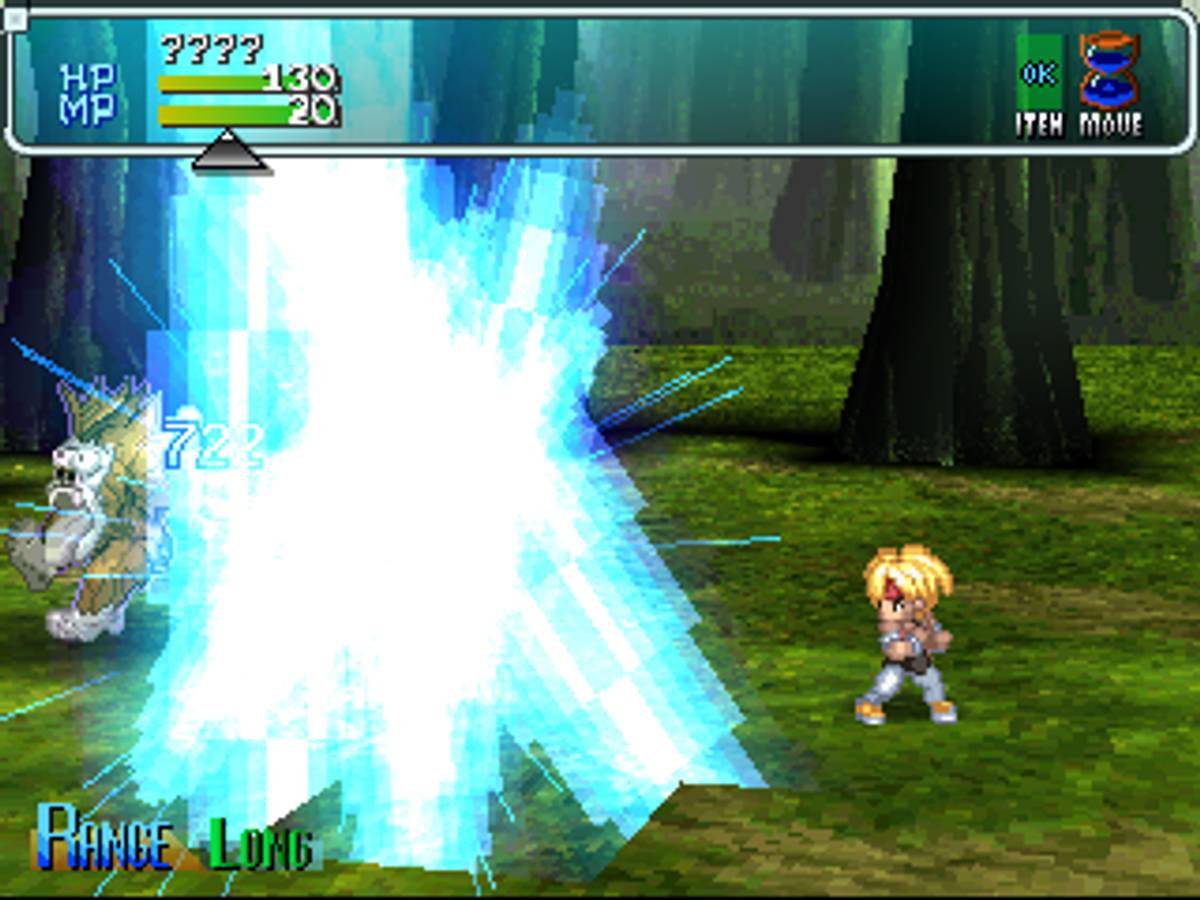Select the green OK Item indicator

click(1039, 74)
